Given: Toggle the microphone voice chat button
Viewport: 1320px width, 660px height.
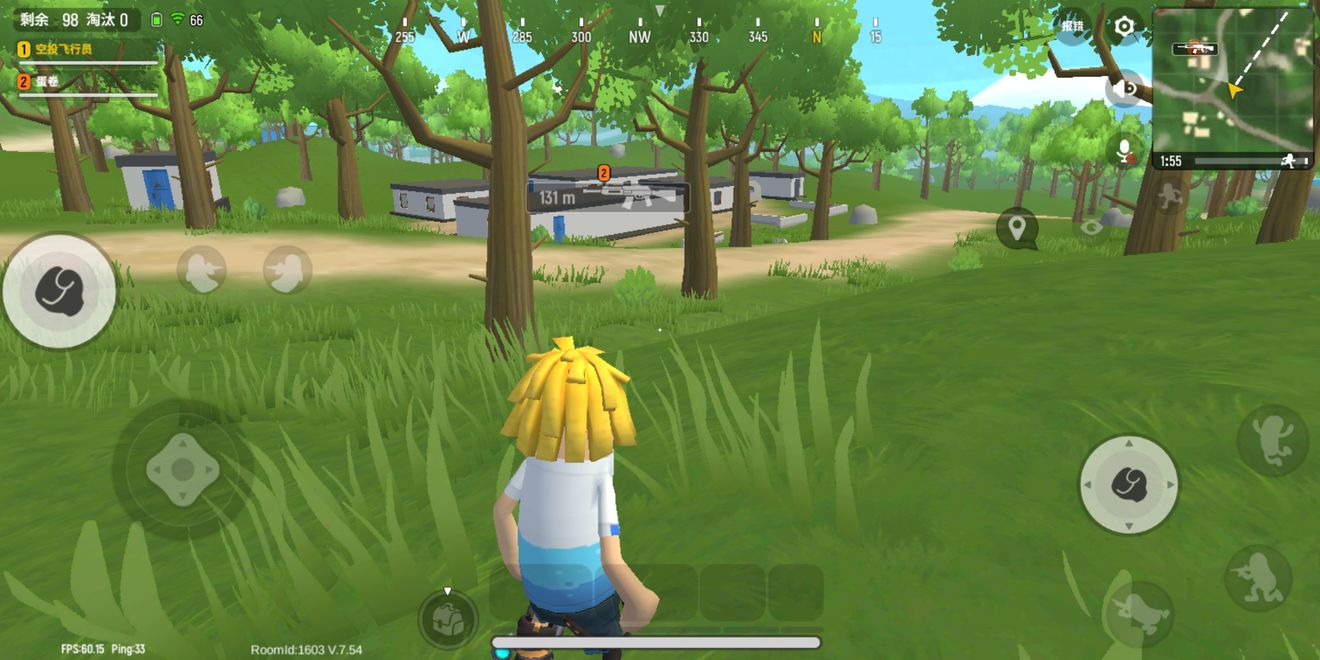Looking at the screenshot, I should [x=1126, y=152].
